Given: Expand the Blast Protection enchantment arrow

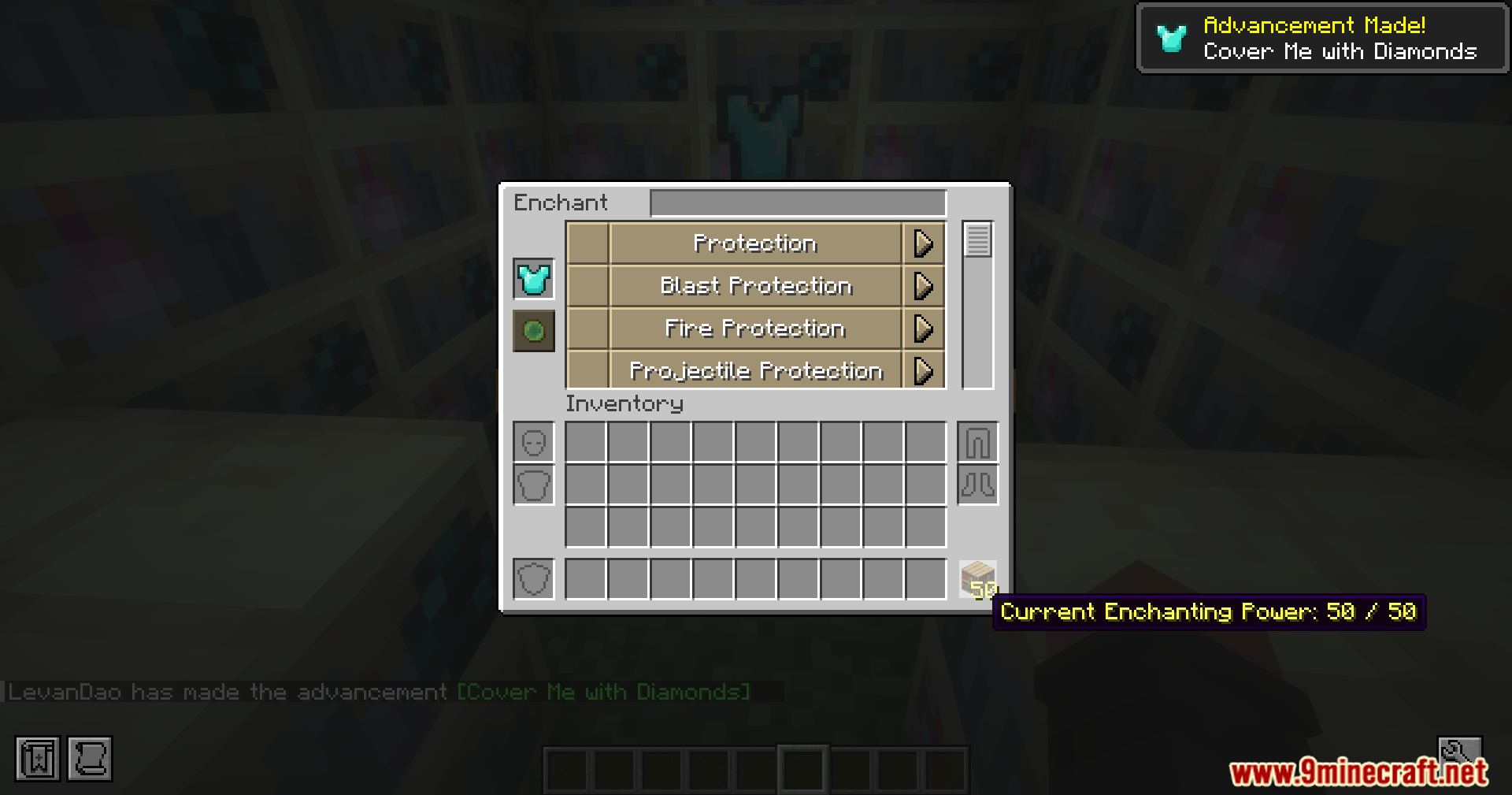Looking at the screenshot, I should click(x=923, y=286).
